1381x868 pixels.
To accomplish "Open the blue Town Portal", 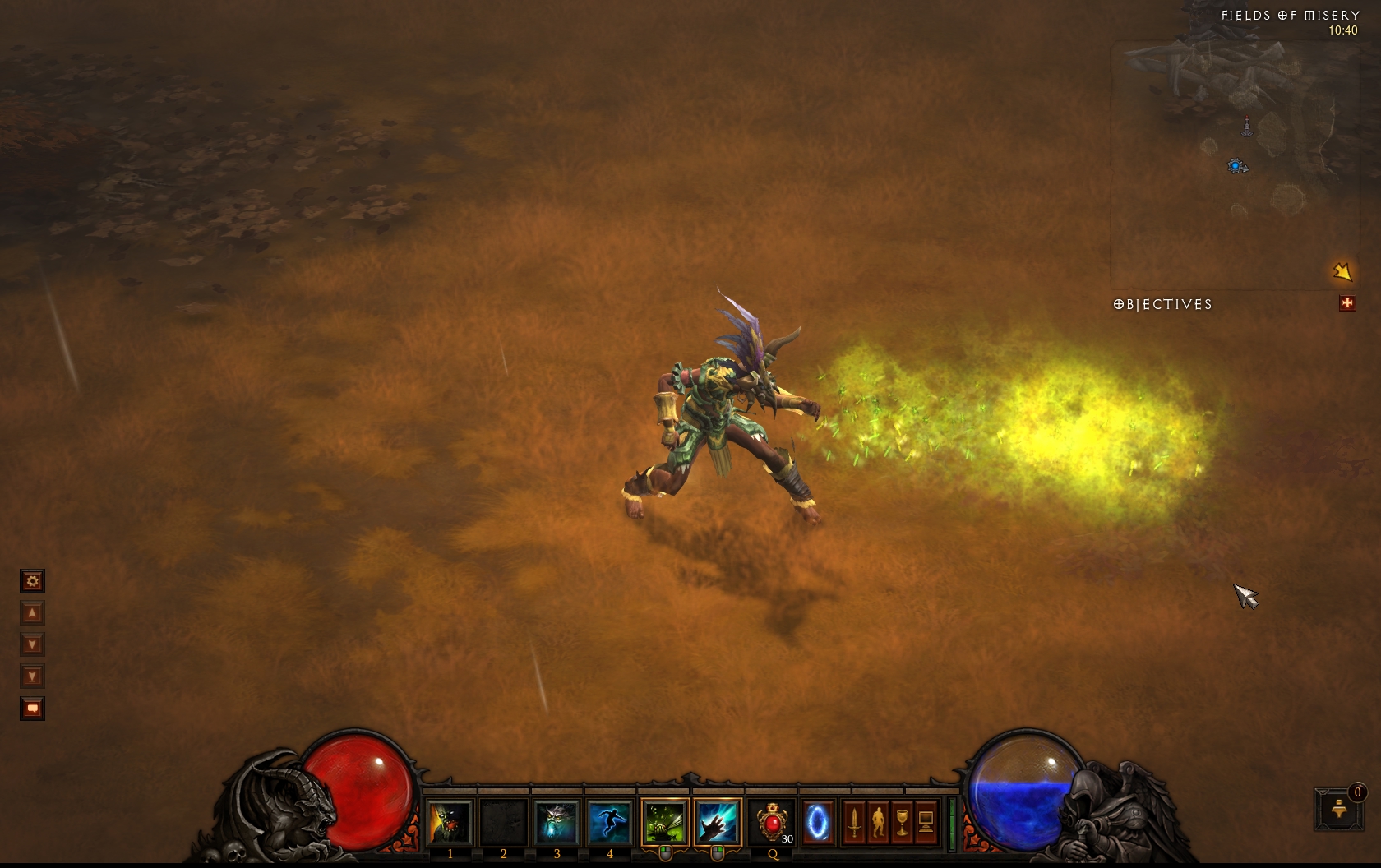I will (x=818, y=822).
